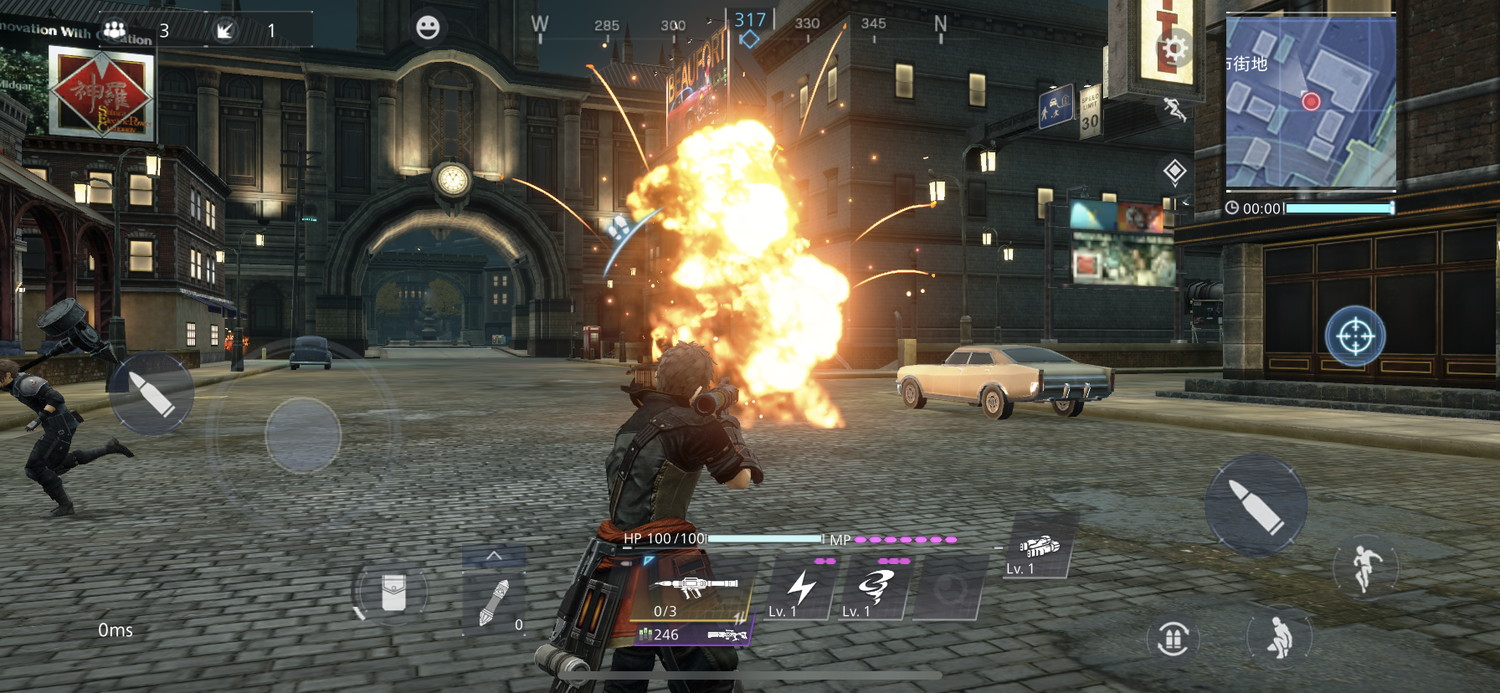1500x693 pixels.
Task: Reload with the circular ammo button
Action: click(1172, 638)
